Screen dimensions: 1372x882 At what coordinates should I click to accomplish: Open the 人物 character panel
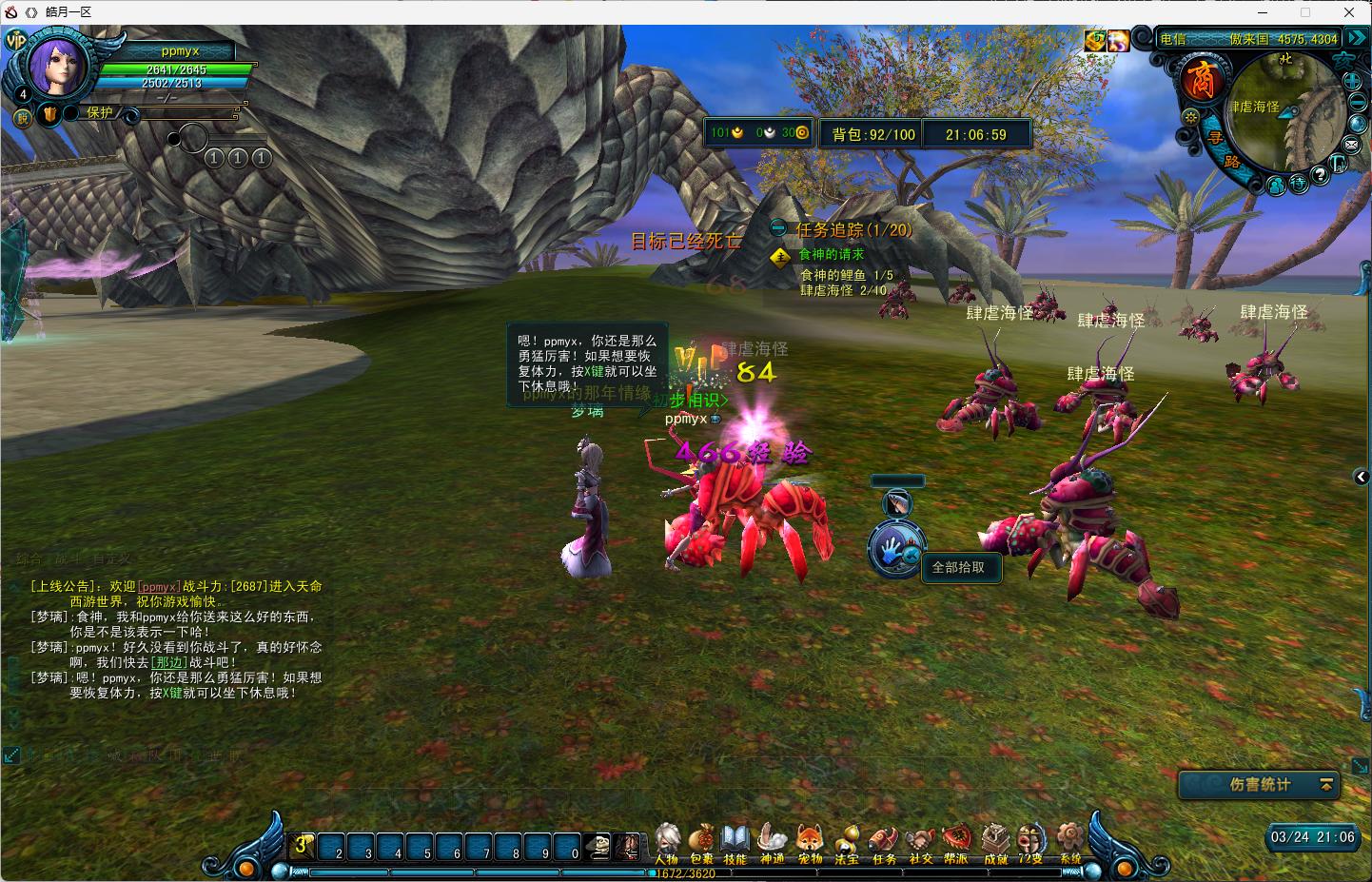tap(667, 844)
